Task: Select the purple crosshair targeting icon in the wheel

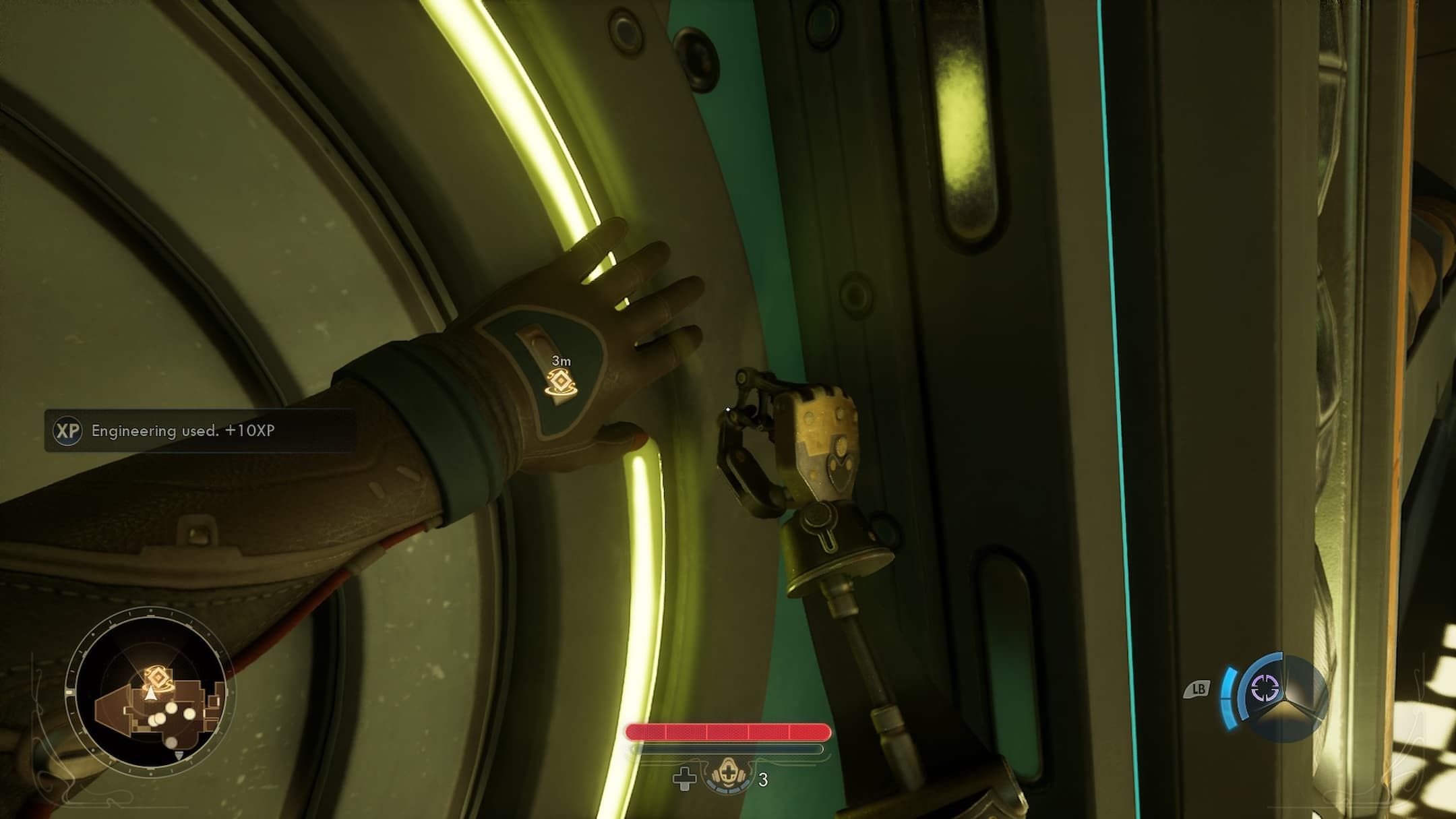Action: pyautogui.click(x=1264, y=688)
